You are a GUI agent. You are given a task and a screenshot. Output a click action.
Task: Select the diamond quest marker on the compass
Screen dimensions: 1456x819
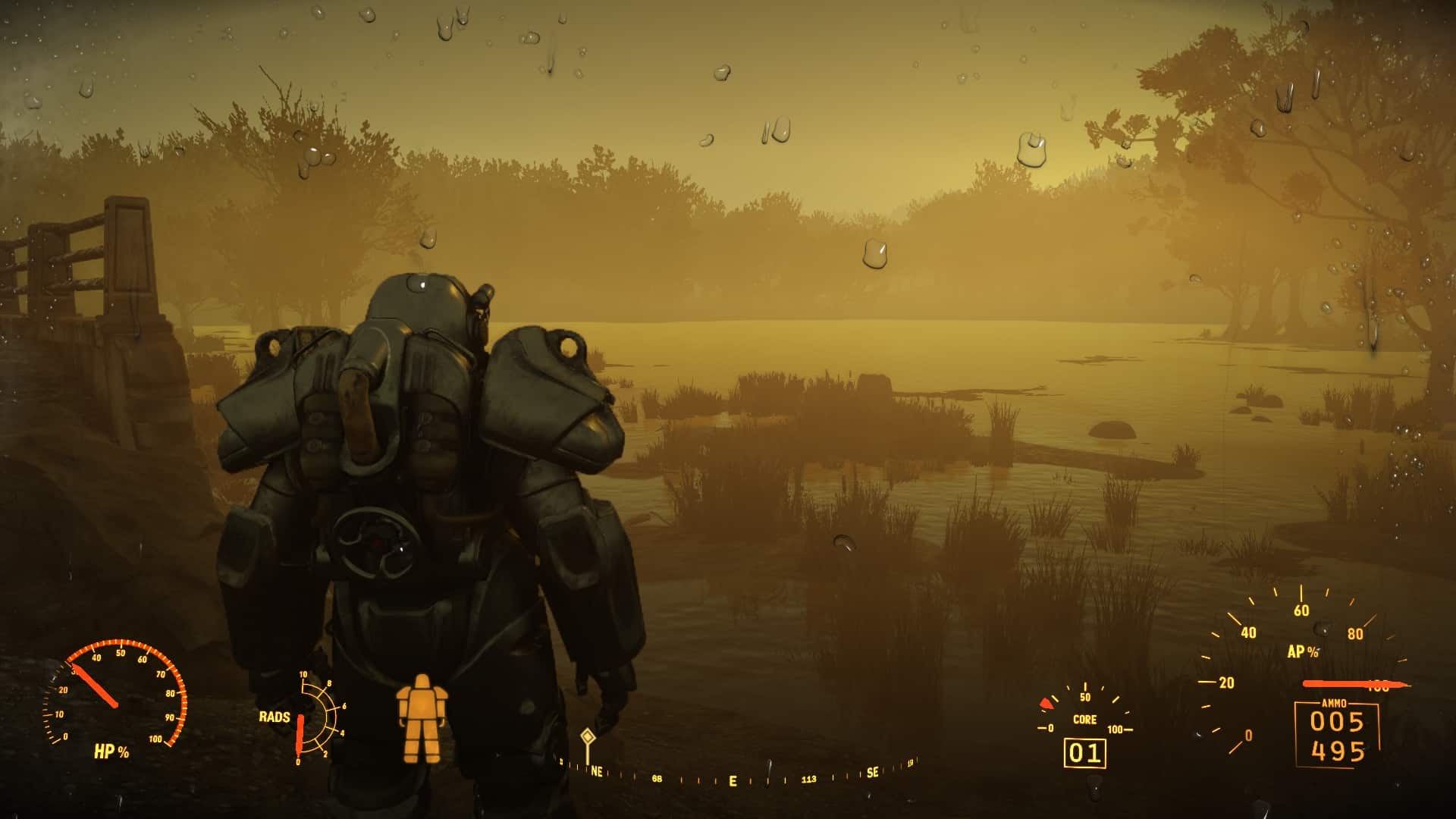coord(587,736)
